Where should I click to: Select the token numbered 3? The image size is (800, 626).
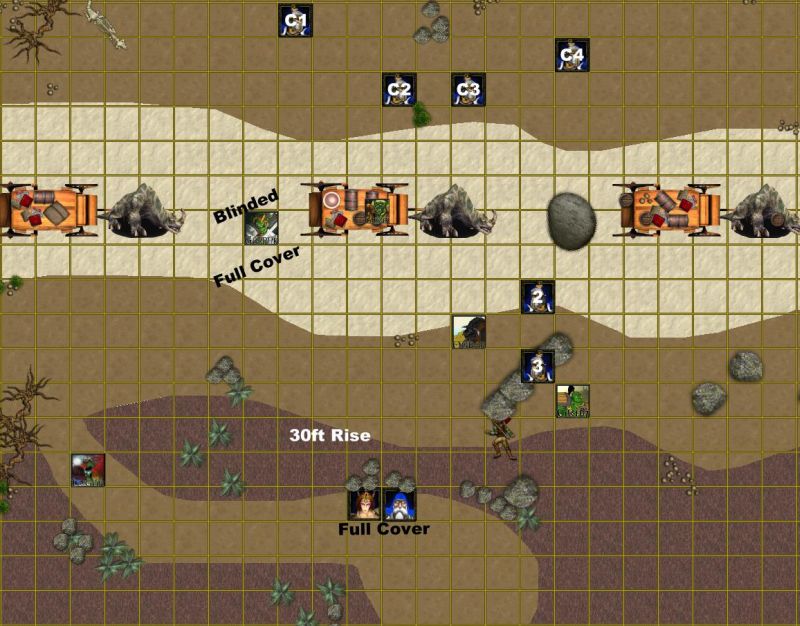click(x=538, y=367)
